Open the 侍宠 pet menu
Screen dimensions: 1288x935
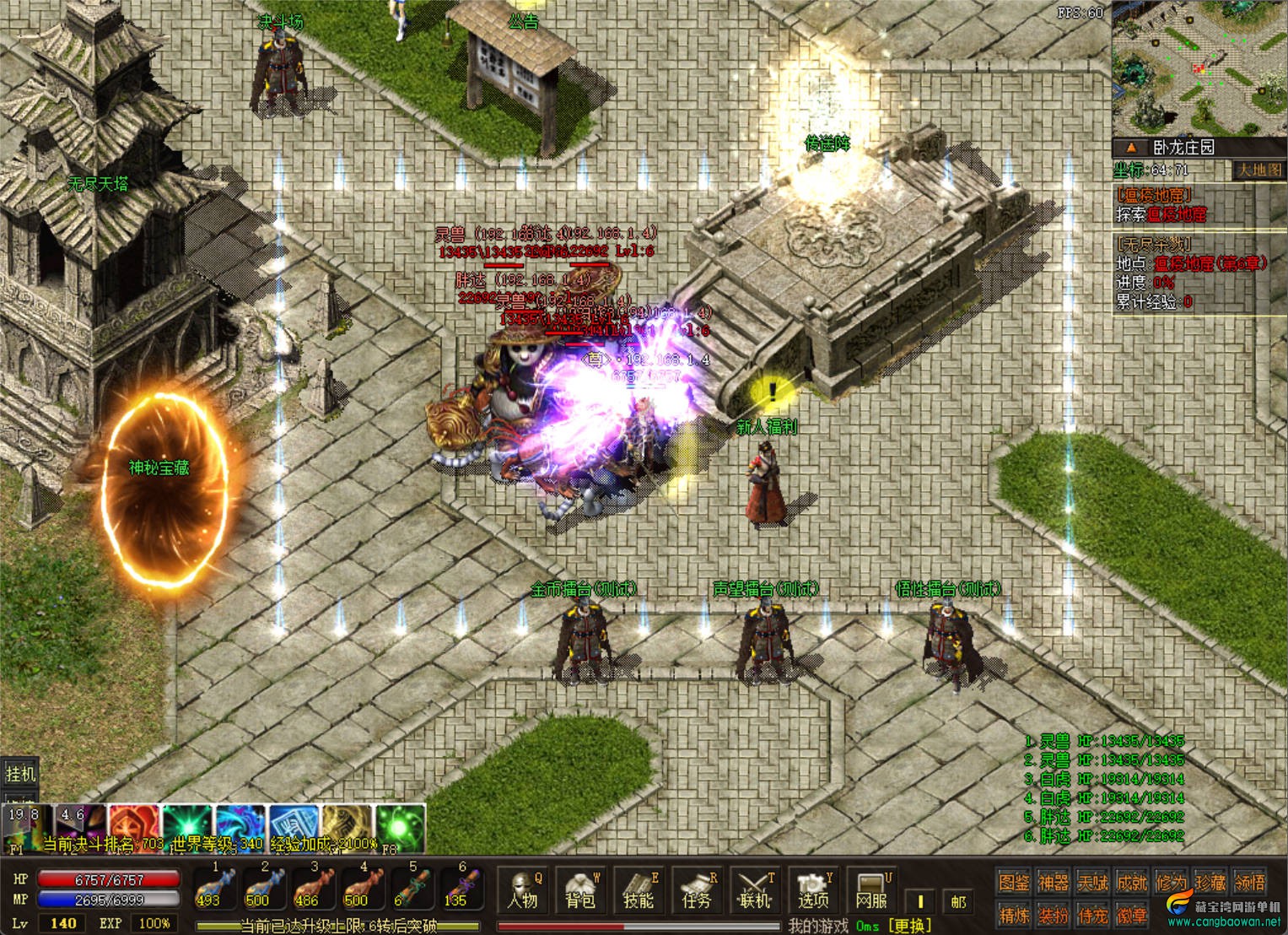coord(1092,915)
